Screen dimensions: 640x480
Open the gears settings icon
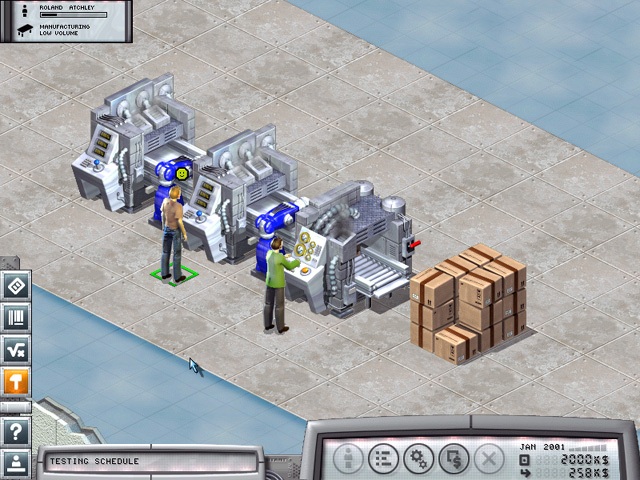click(x=417, y=459)
